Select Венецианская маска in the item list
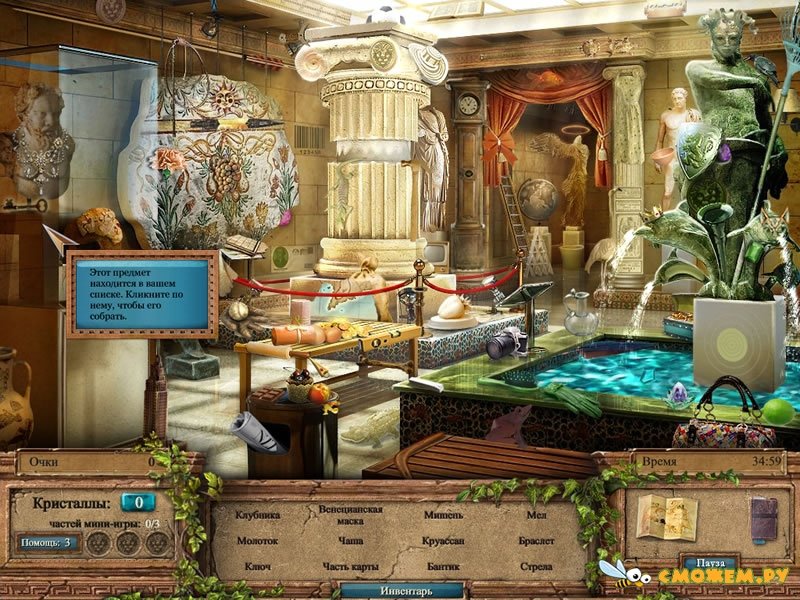The height and width of the screenshot is (600, 800). pos(351,515)
